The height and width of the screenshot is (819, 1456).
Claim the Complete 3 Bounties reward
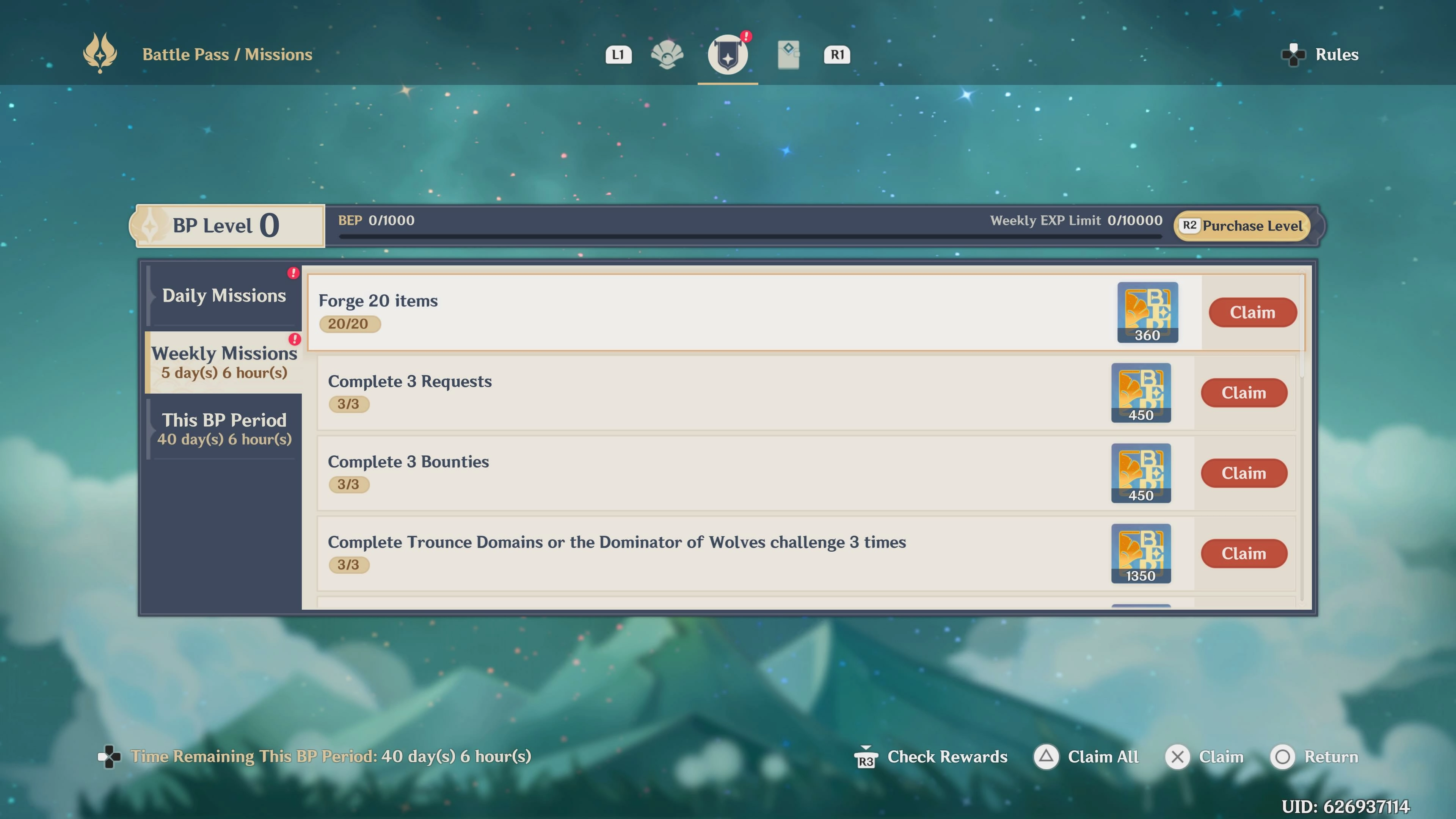1244,473
